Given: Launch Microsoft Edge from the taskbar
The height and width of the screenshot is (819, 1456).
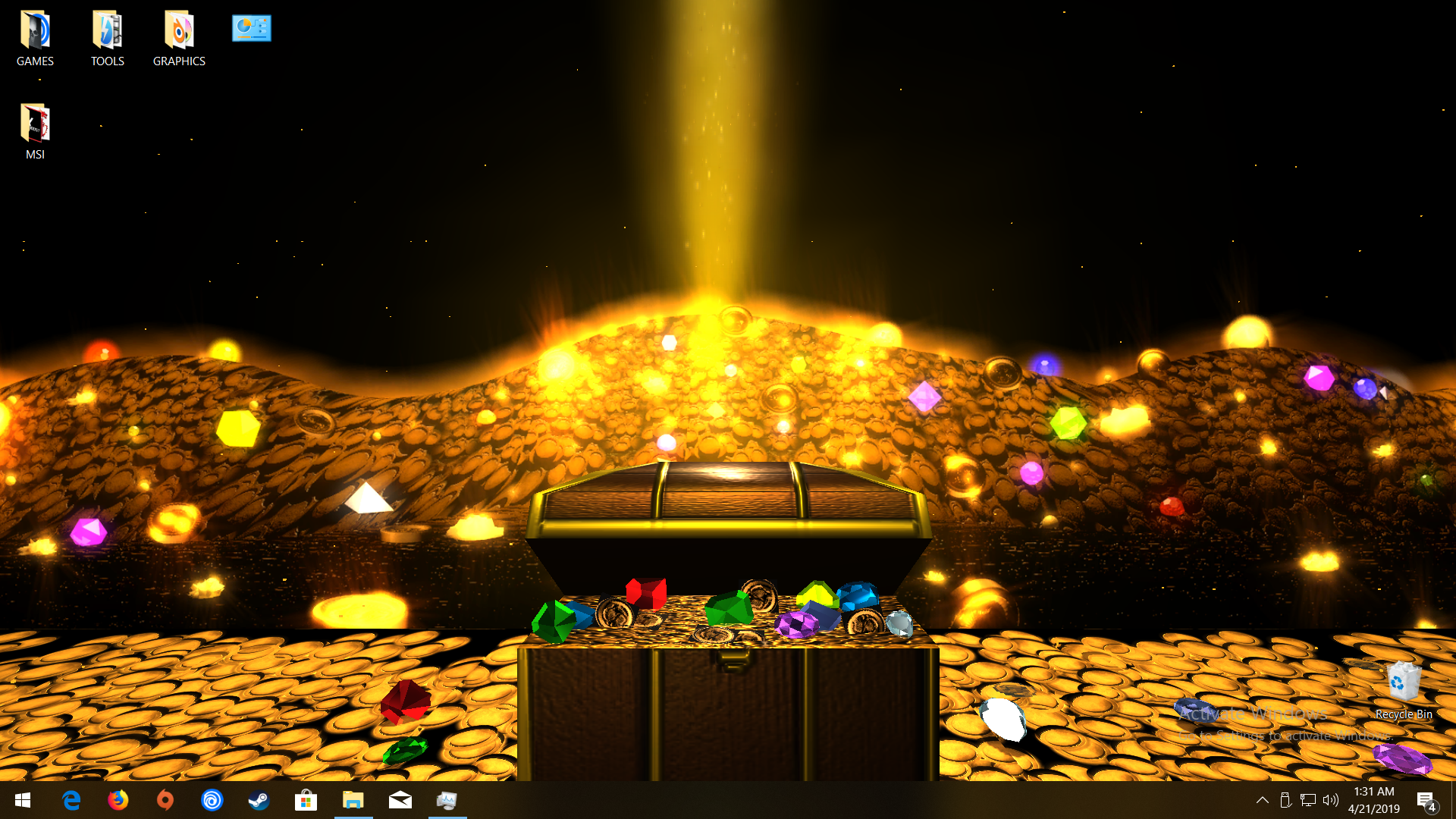Looking at the screenshot, I should coord(71,801).
